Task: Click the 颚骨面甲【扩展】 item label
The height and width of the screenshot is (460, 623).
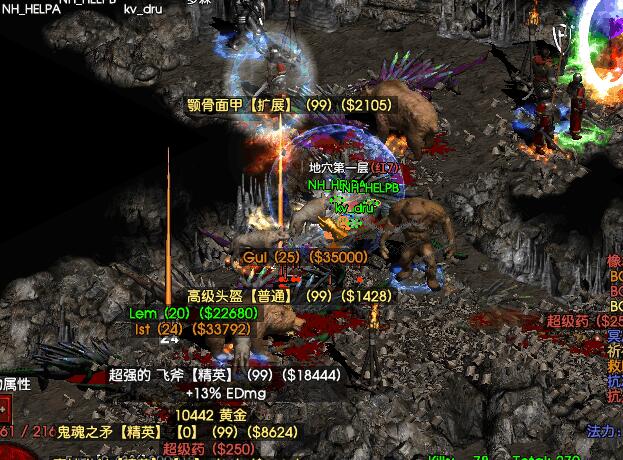Action: [x=290, y=104]
